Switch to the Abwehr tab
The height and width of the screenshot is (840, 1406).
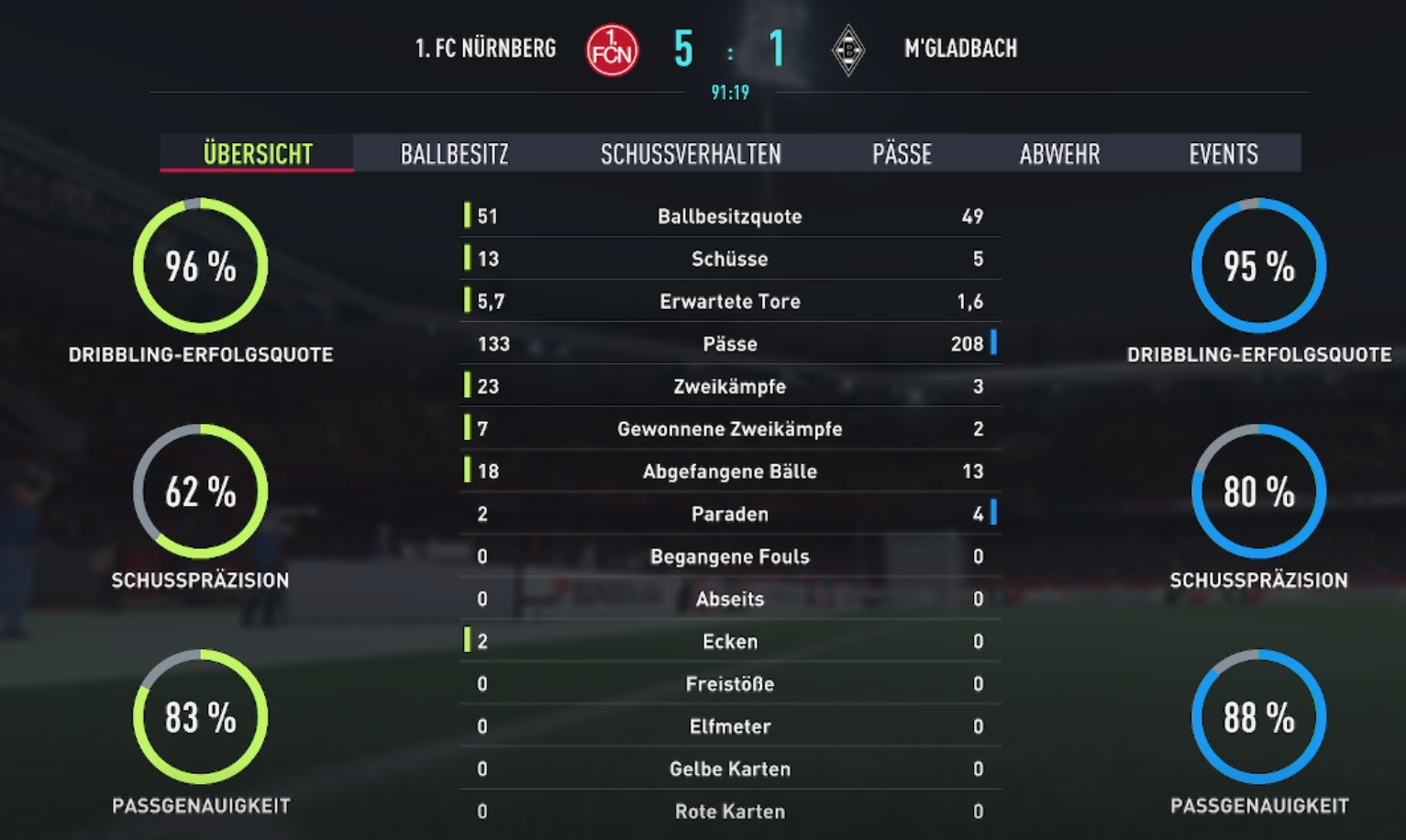[1059, 154]
